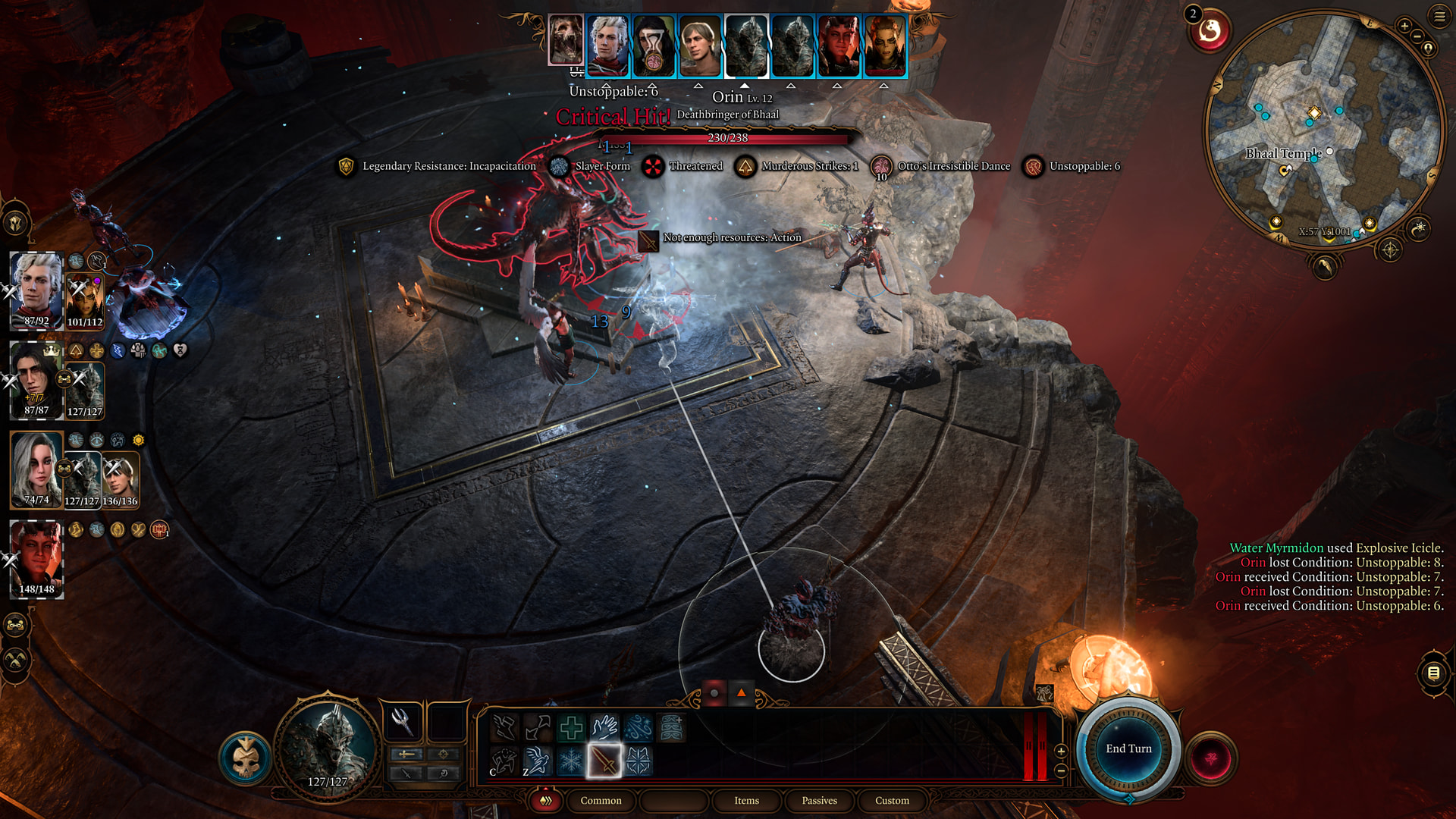This screenshot has width=1456, height=819.
Task: Open the main menu hamburger button
Action: click(1439, 16)
